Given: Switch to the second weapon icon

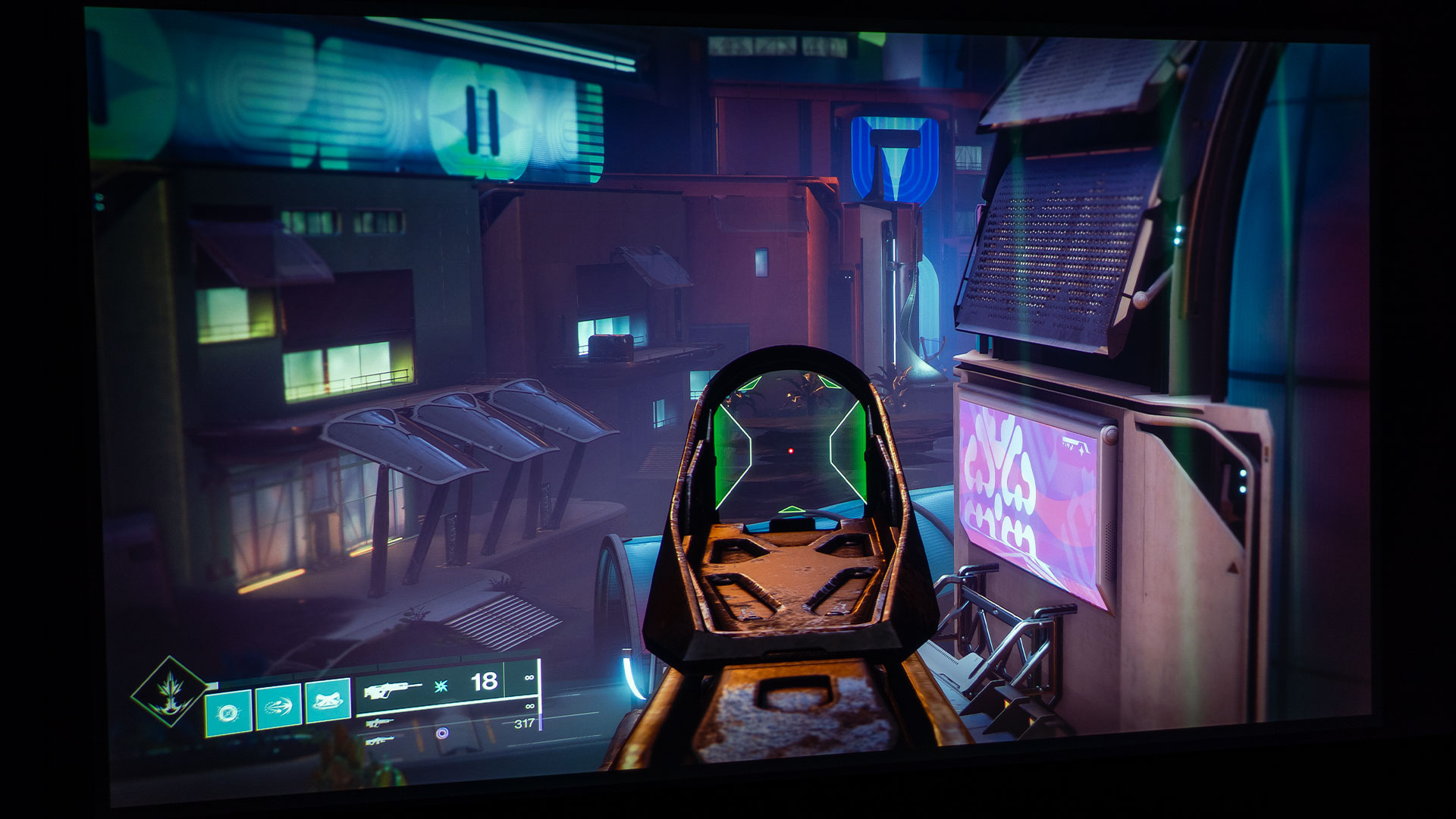Looking at the screenshot, I should (378, 723).
